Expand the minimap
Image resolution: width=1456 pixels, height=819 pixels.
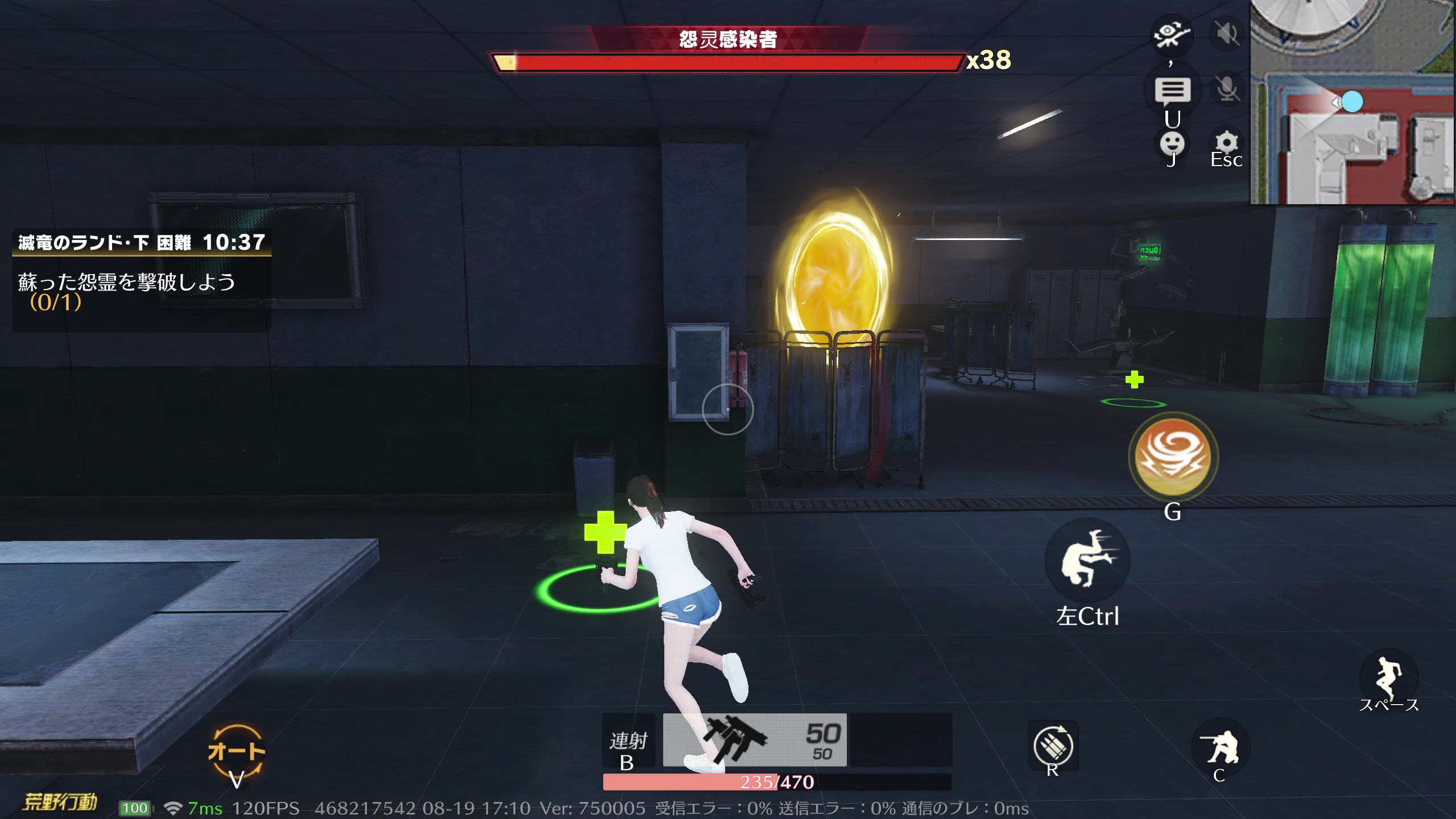1352,102
